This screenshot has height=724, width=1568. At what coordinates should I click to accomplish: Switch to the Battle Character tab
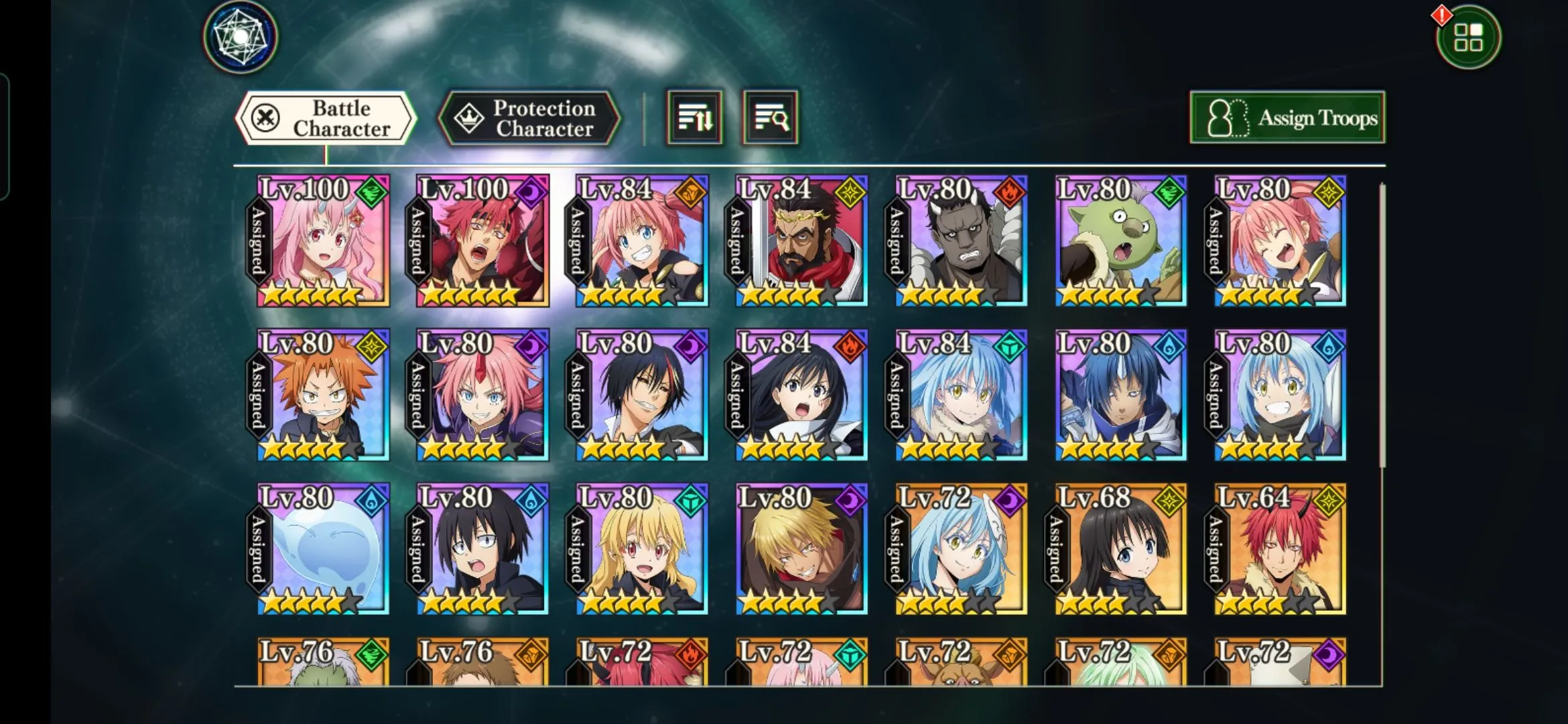click(326, 118)
